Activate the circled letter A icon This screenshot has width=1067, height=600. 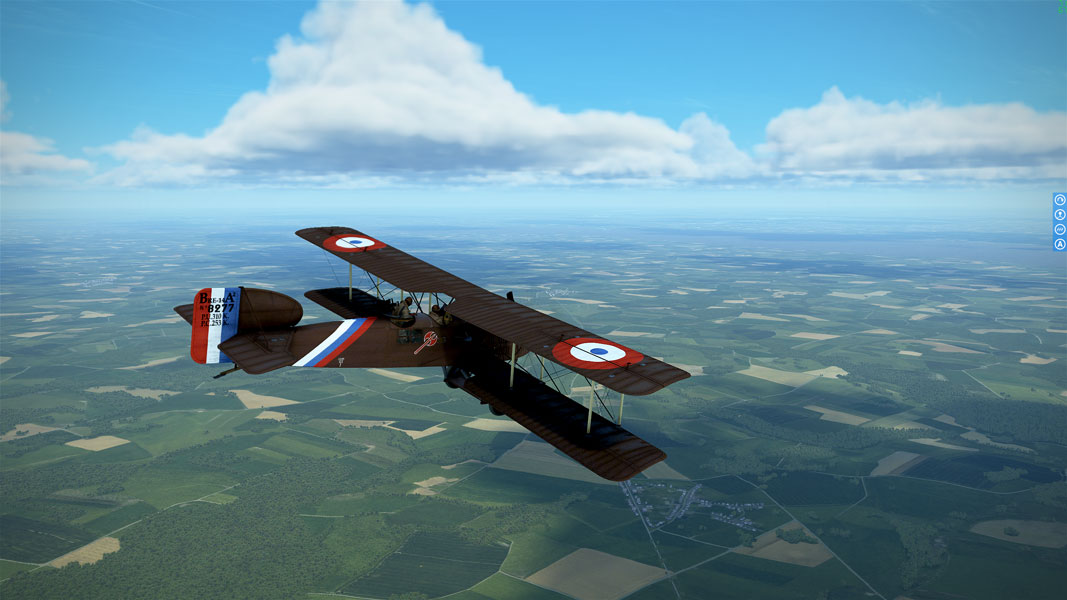coord(1060,244)
